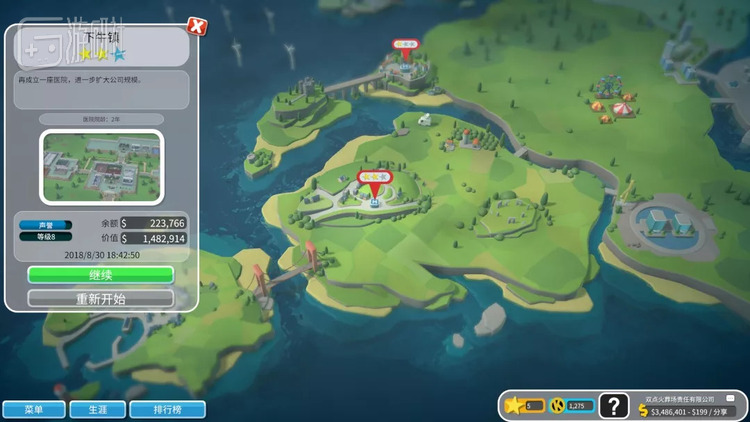Select the hospital marker on the northern island
Screen dimensions: 750x422
(x=405, y=45)
